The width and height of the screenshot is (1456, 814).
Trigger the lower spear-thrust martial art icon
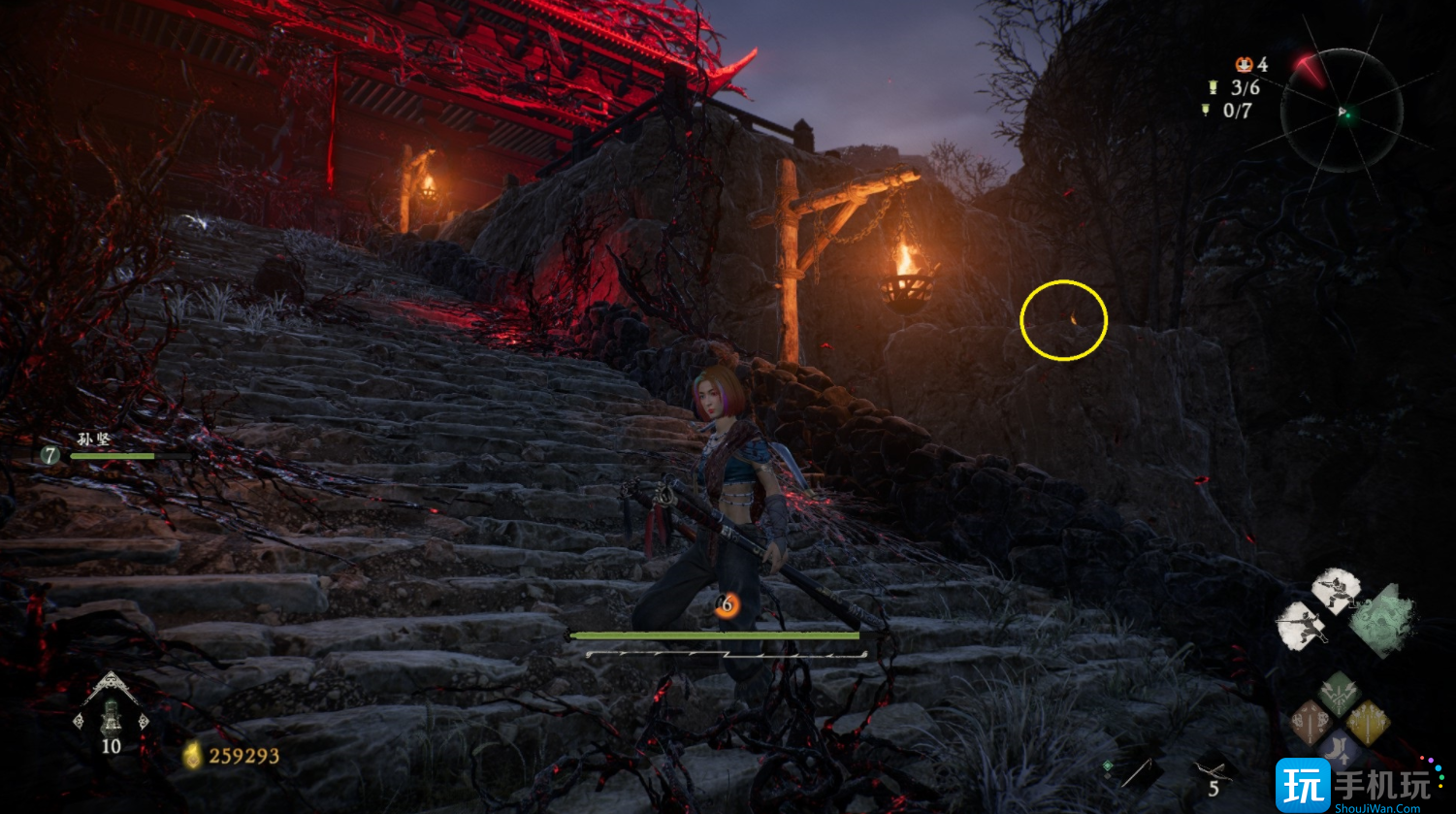pos(1303,622)
